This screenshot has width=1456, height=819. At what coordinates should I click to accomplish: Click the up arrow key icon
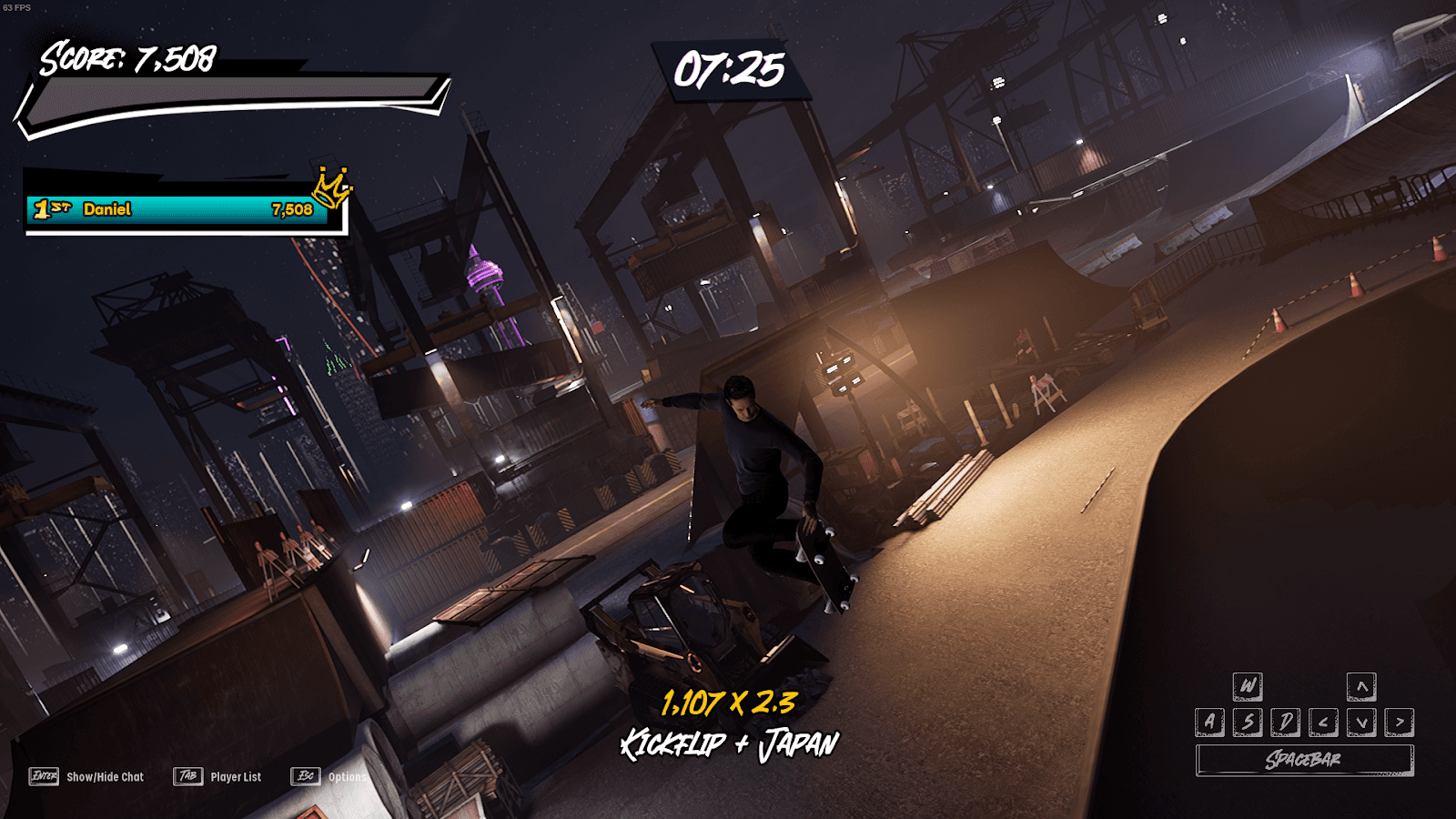[x=1362, y=686]
